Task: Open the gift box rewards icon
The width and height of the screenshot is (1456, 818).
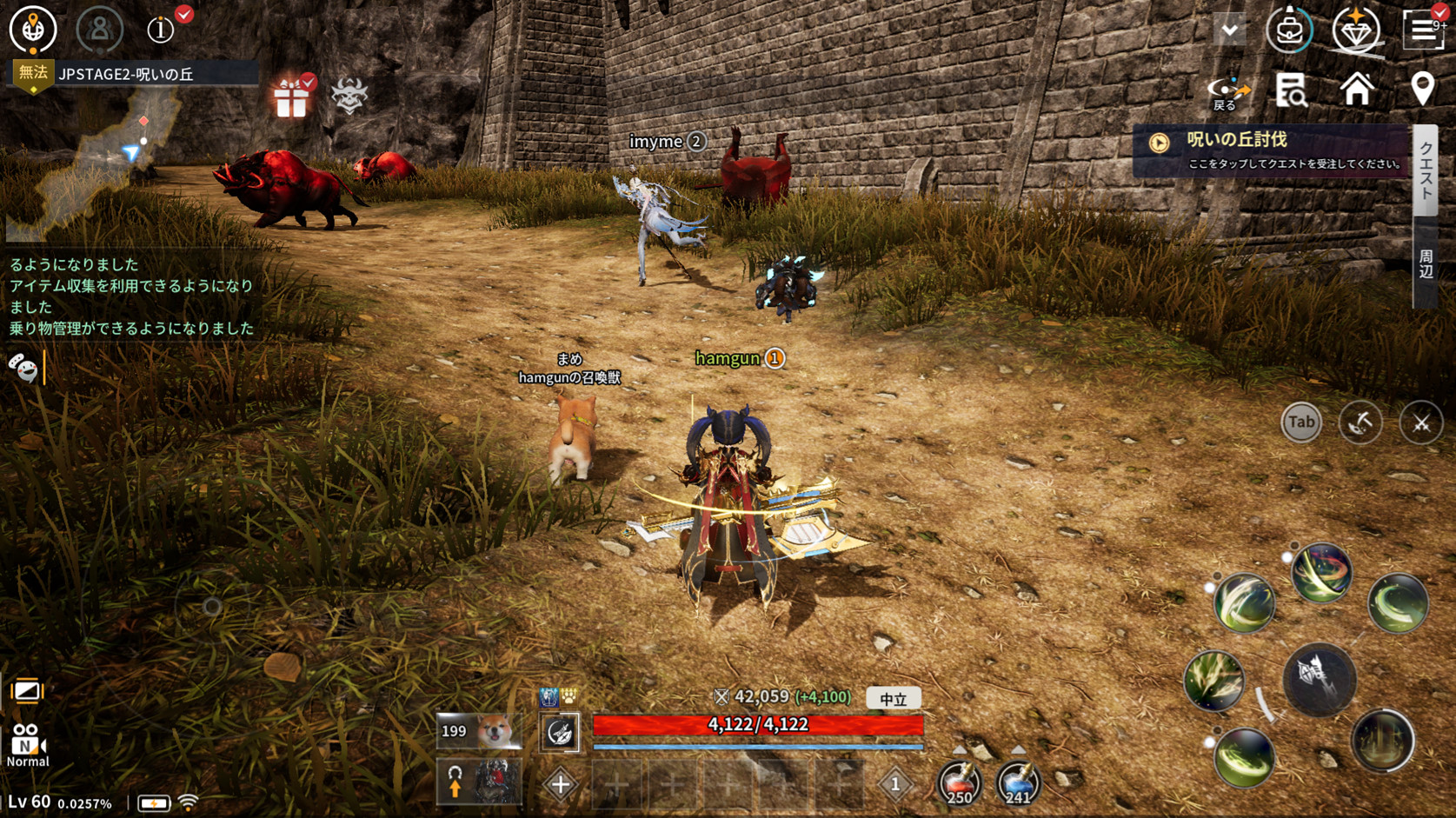Action: (291, 96)
